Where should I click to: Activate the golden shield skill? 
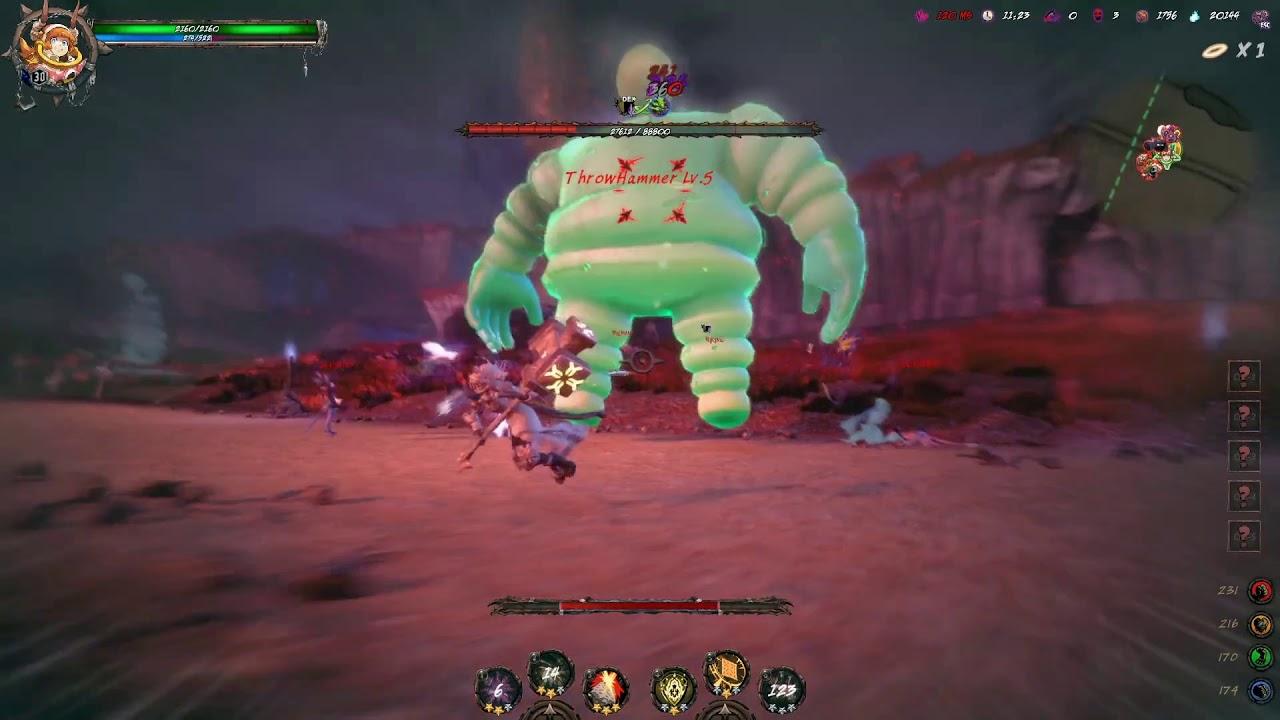673,687
